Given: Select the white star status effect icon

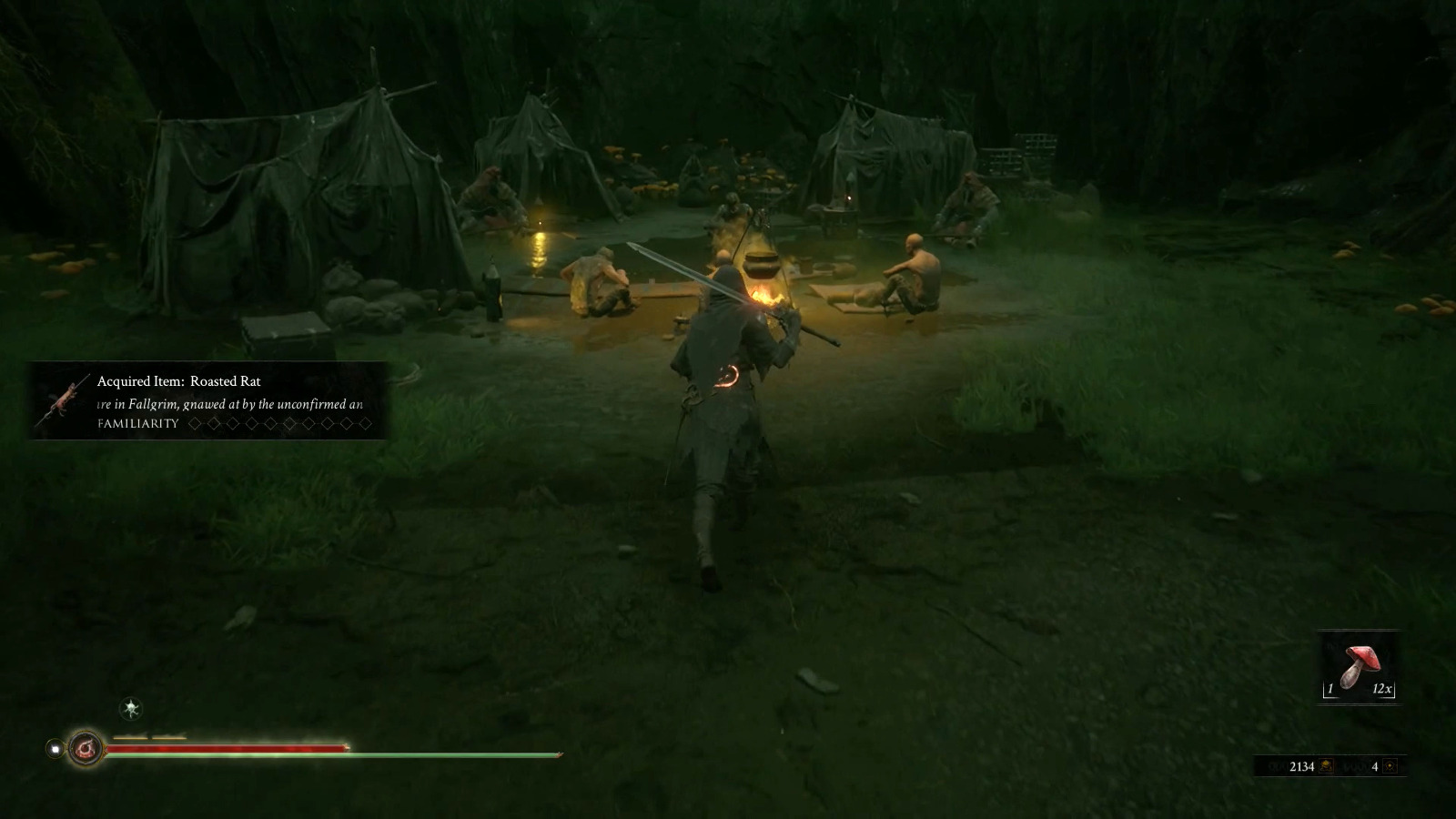Looking at the screenshot, I should (x=132, y=708).
